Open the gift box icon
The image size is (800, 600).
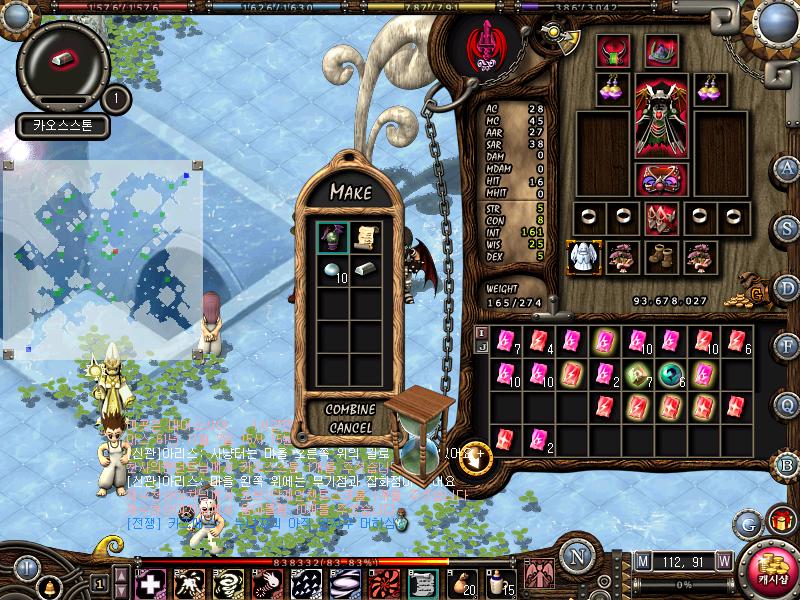[779, 521]
